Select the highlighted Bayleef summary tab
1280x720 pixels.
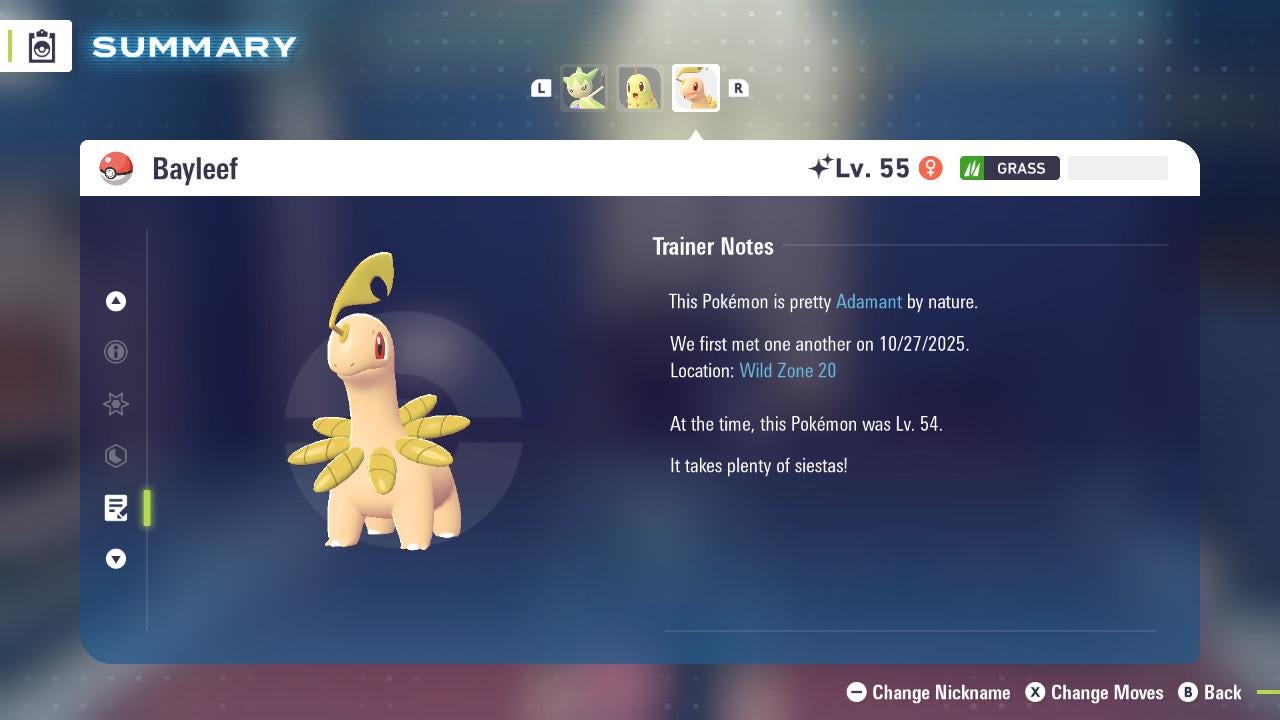click(x=696, y=88)
